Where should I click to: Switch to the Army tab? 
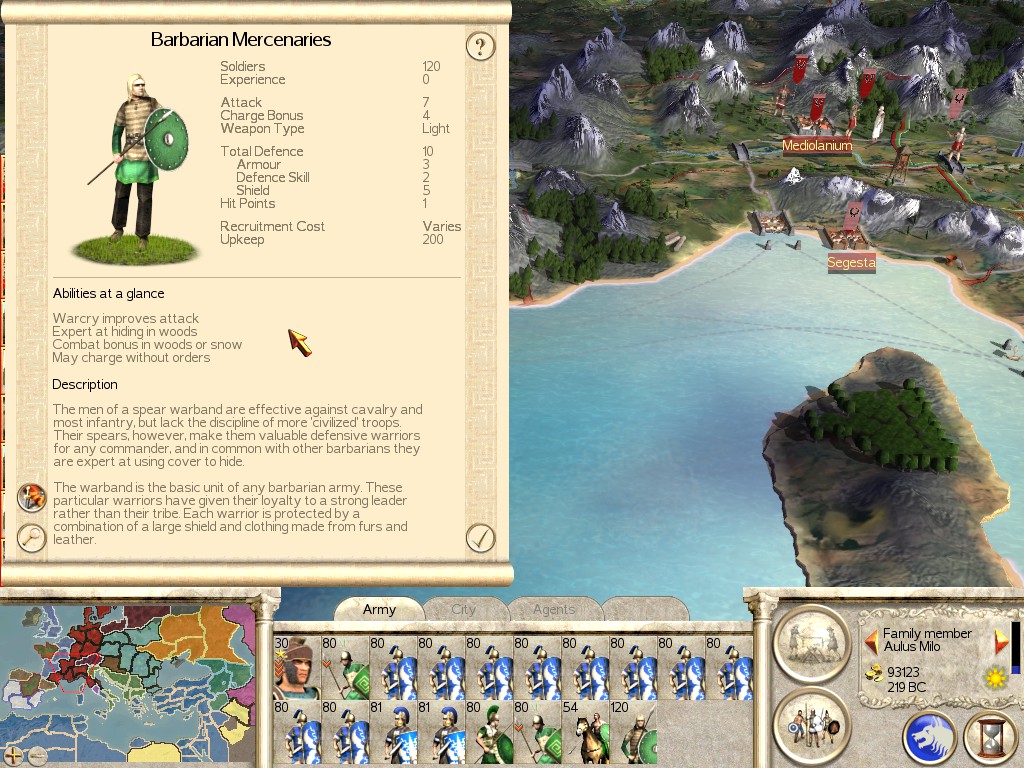point(379,609)
